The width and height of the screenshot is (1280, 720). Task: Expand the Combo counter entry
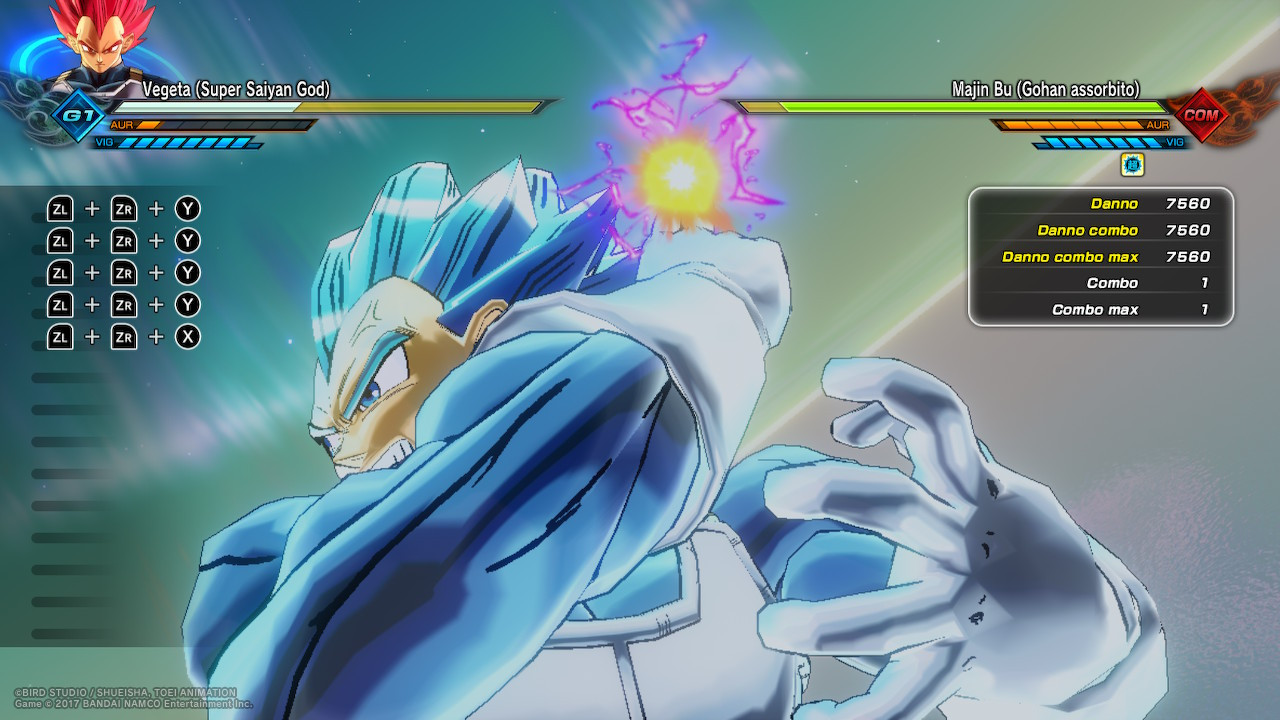click(1100, 283)
